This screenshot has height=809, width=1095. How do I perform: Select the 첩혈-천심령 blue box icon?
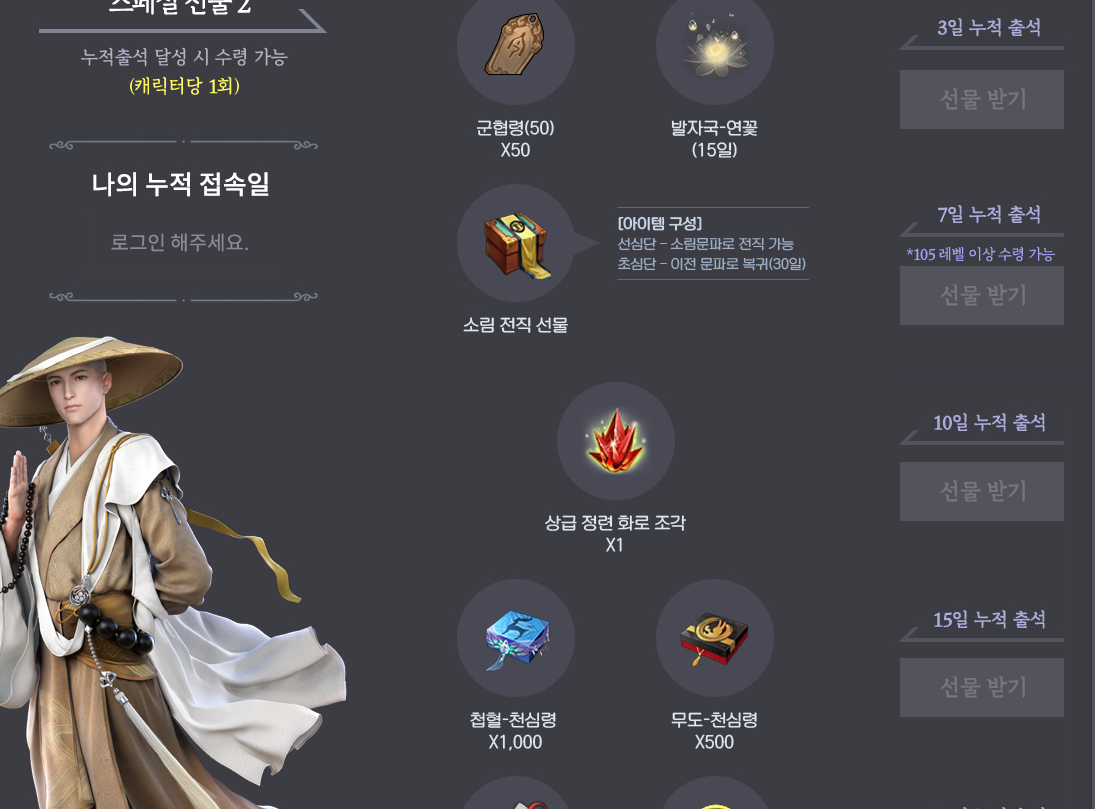(515, 638)
